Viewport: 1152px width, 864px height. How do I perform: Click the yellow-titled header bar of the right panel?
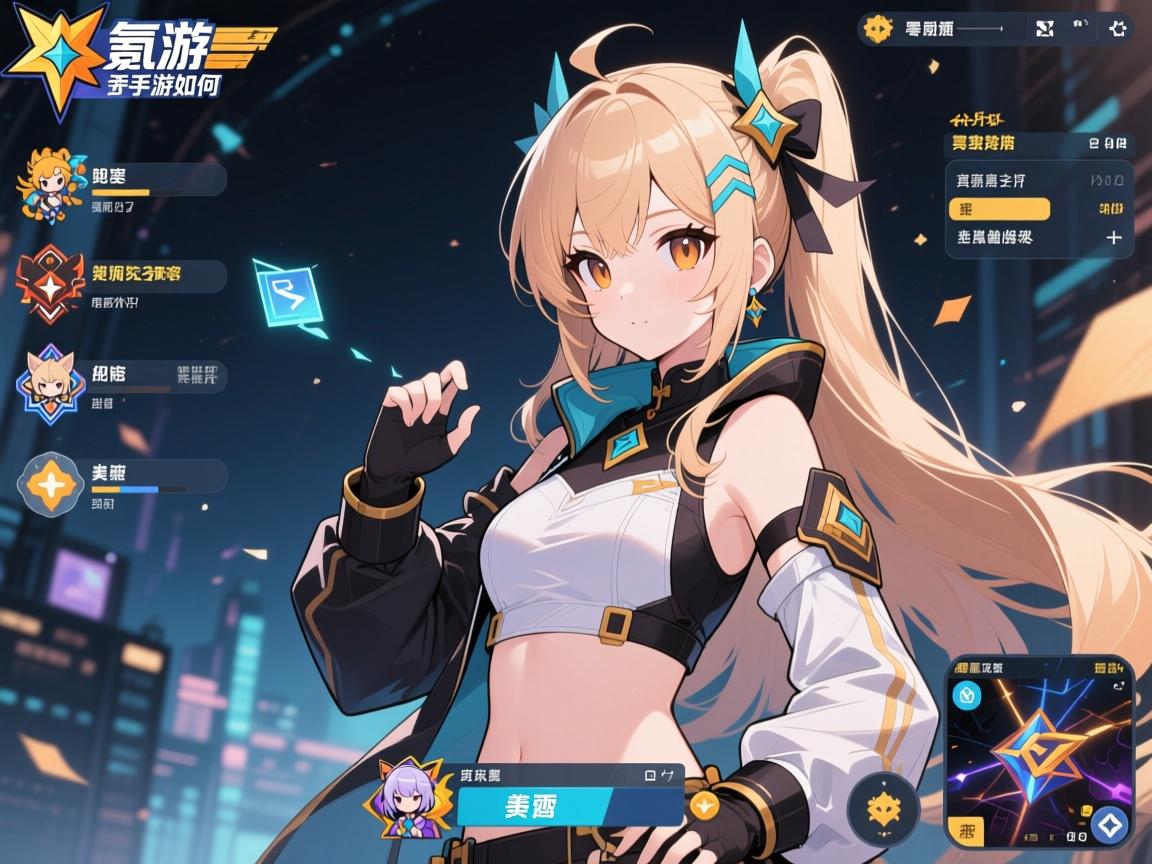[1039, 143]
